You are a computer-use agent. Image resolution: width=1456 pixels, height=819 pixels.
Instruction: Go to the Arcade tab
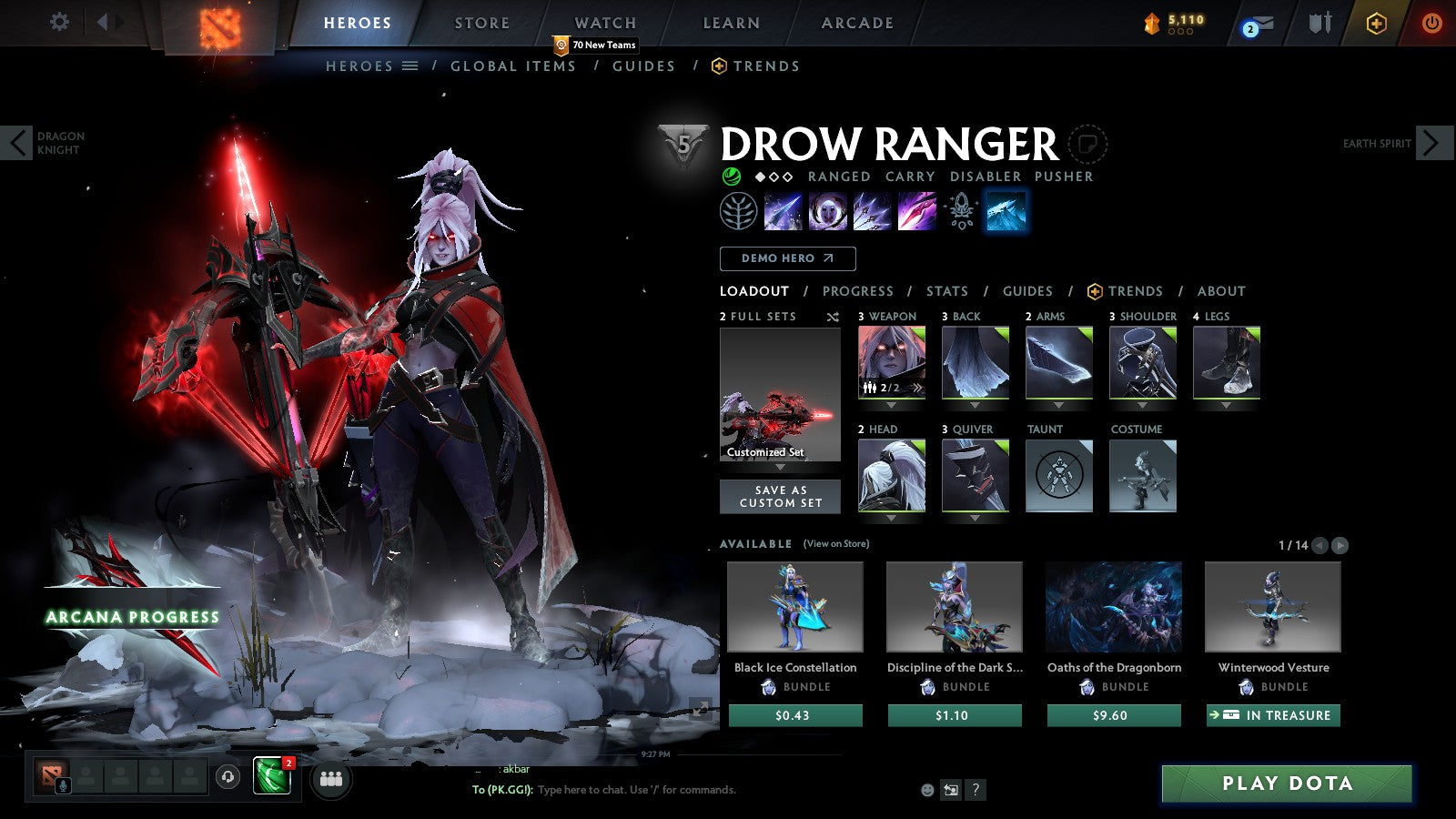click(x=857, y=23)
